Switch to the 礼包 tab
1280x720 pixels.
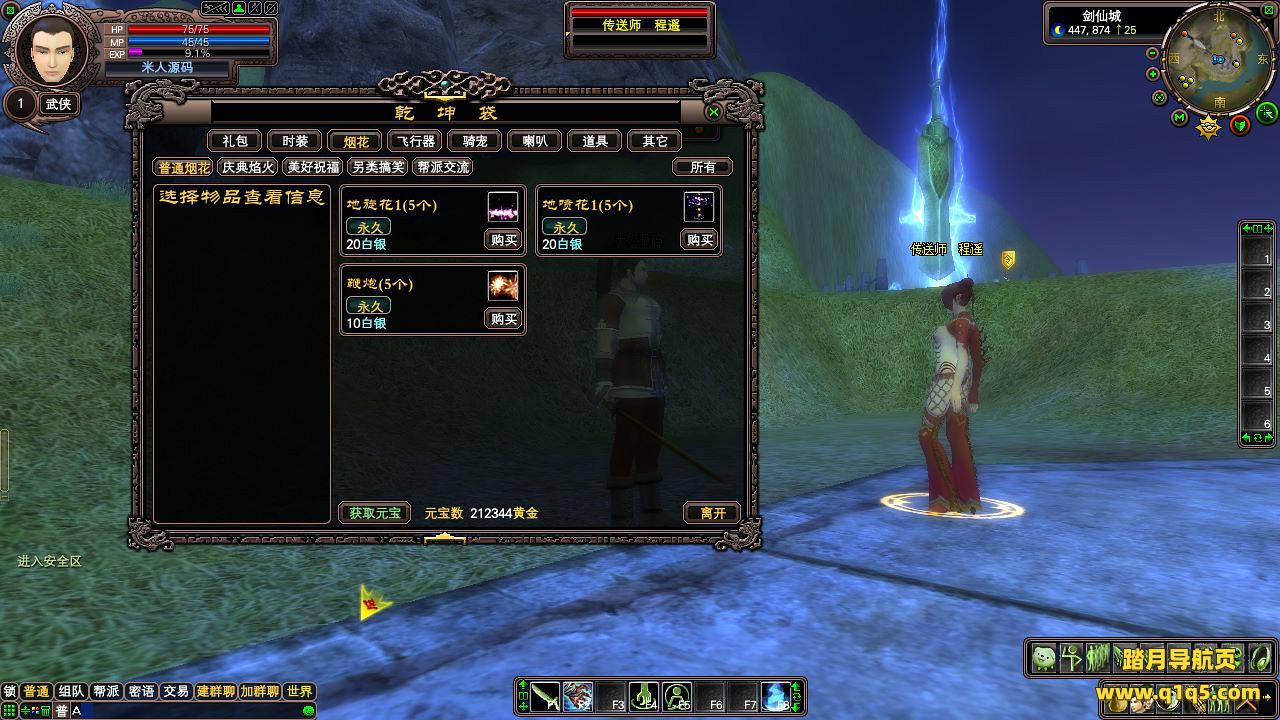tap(235, 142)
